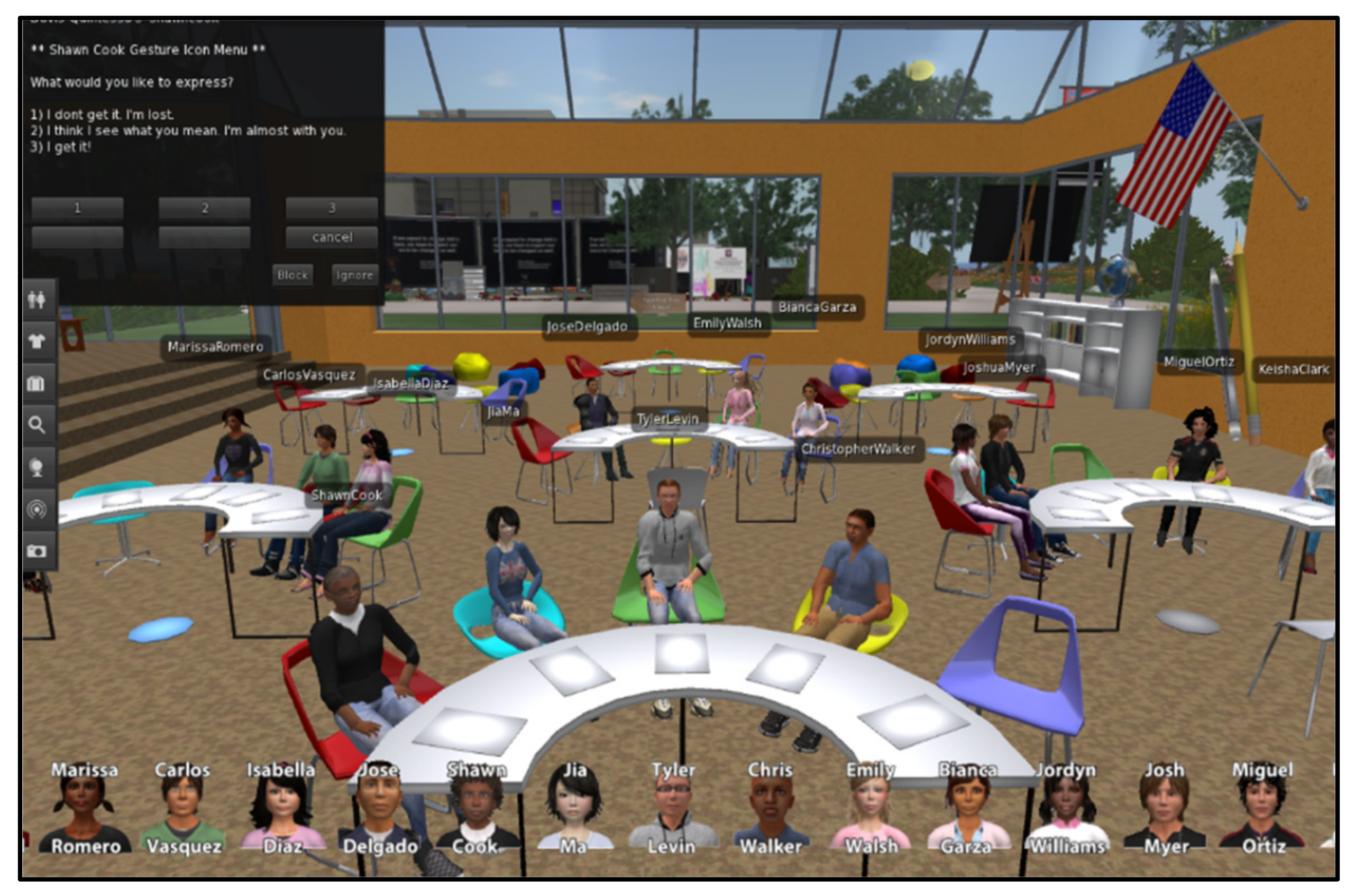Open the World Map globe icon
The width and height of the screenshot is (1355, 896).
tap(38, 466)
